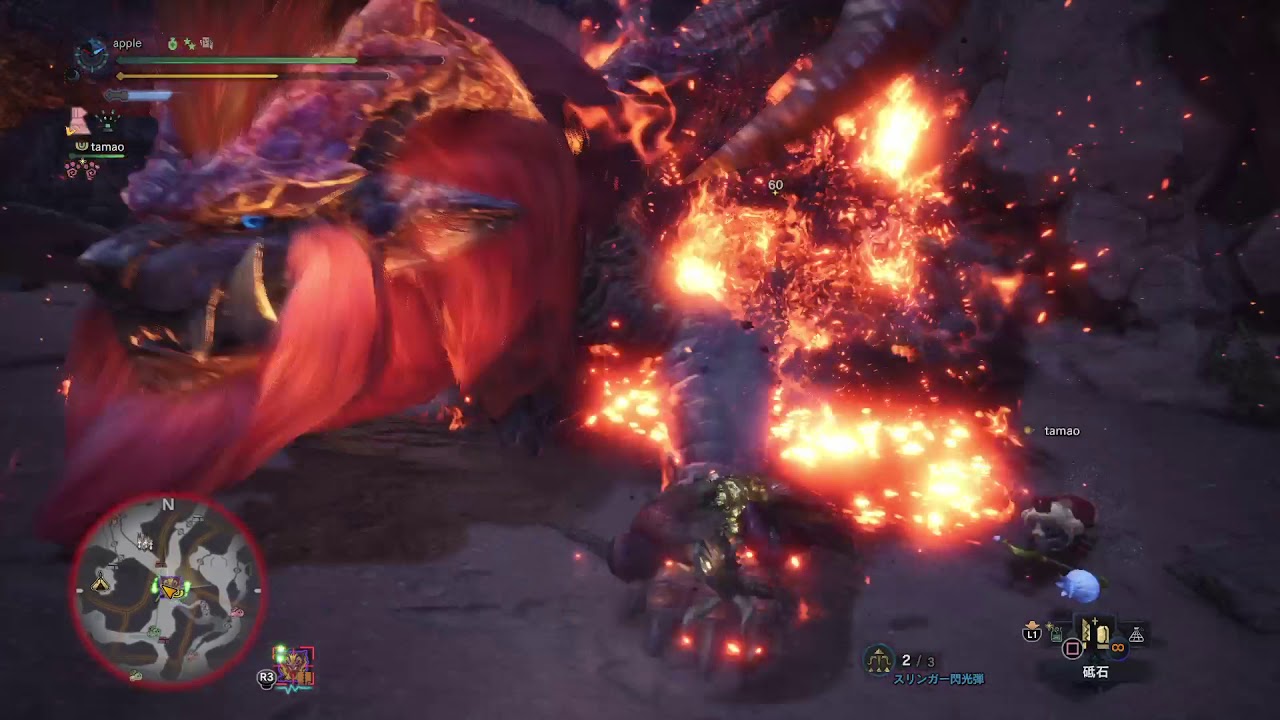
Task: Open the circular minimap
Action: coord(167,590)
